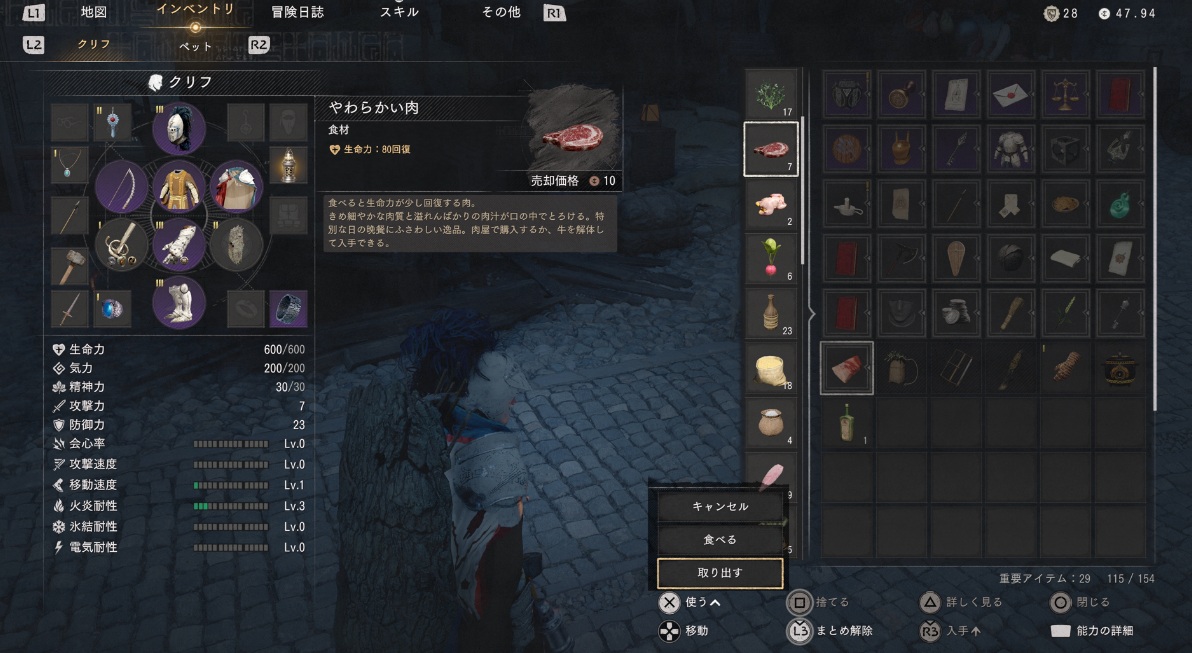Cancel the item action with キャンセル

[x=720, y=507]
